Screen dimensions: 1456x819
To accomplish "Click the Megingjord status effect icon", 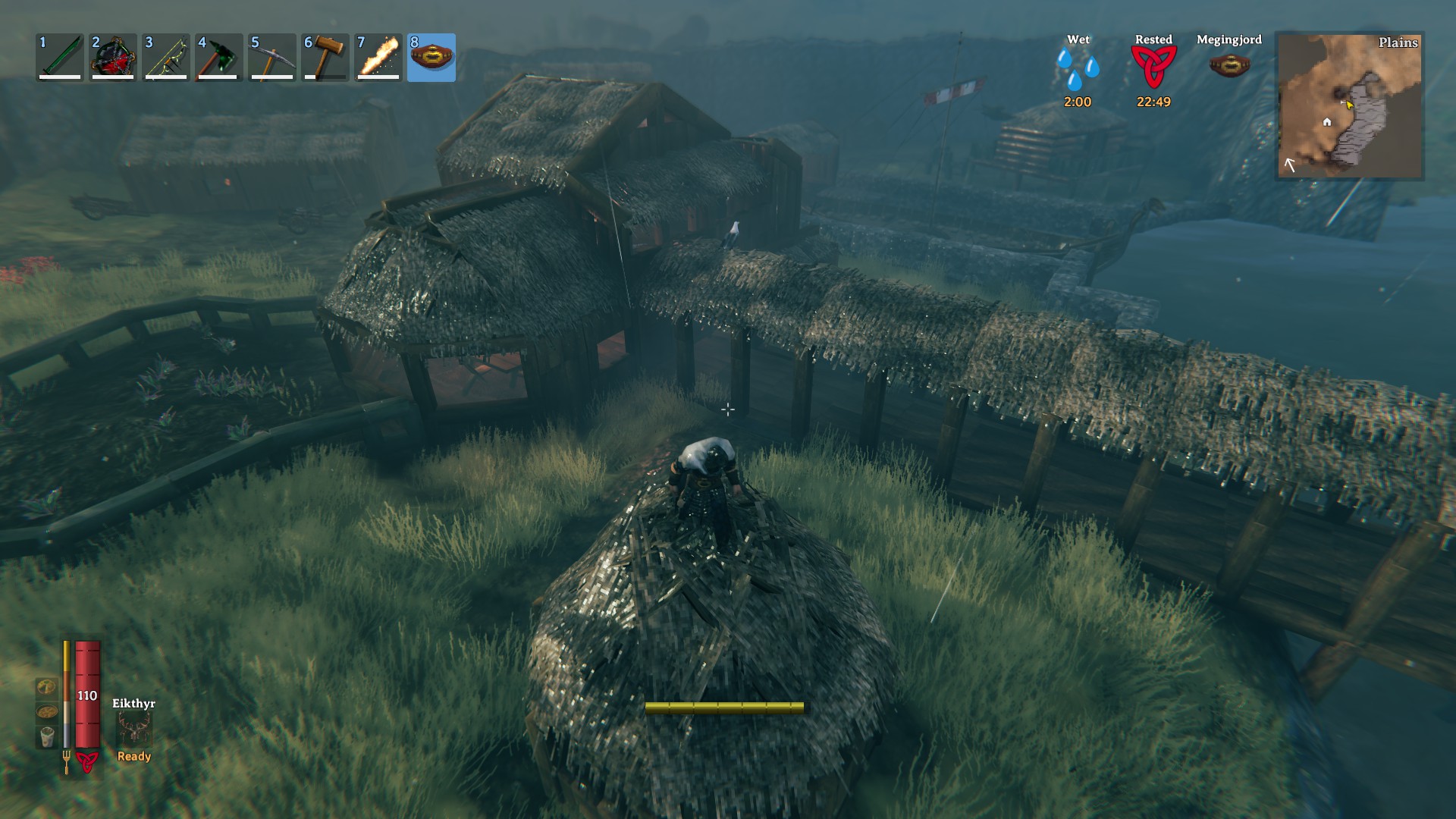I will tap(1229, 65).
